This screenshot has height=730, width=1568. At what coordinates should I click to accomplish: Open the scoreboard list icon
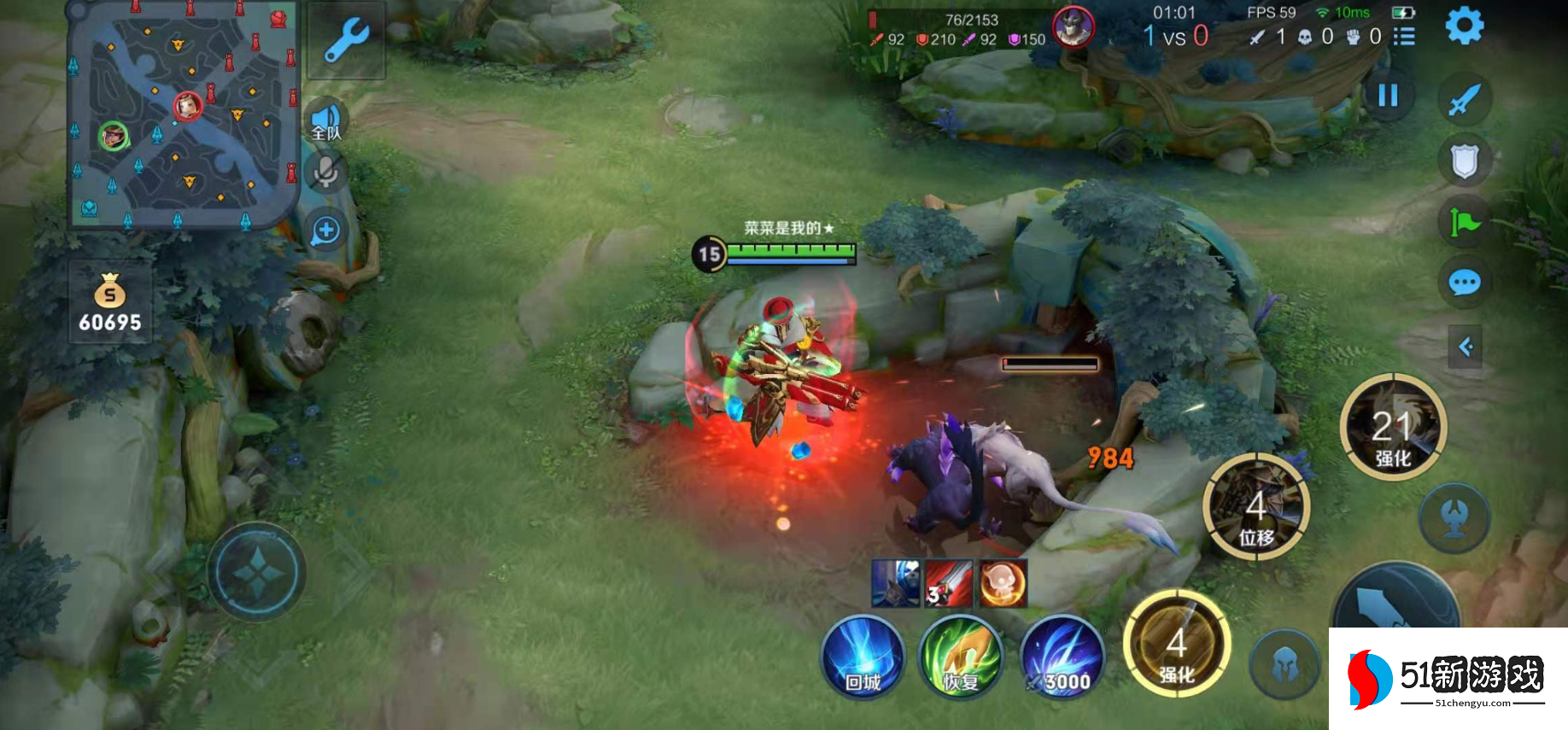click(1404, 37)
